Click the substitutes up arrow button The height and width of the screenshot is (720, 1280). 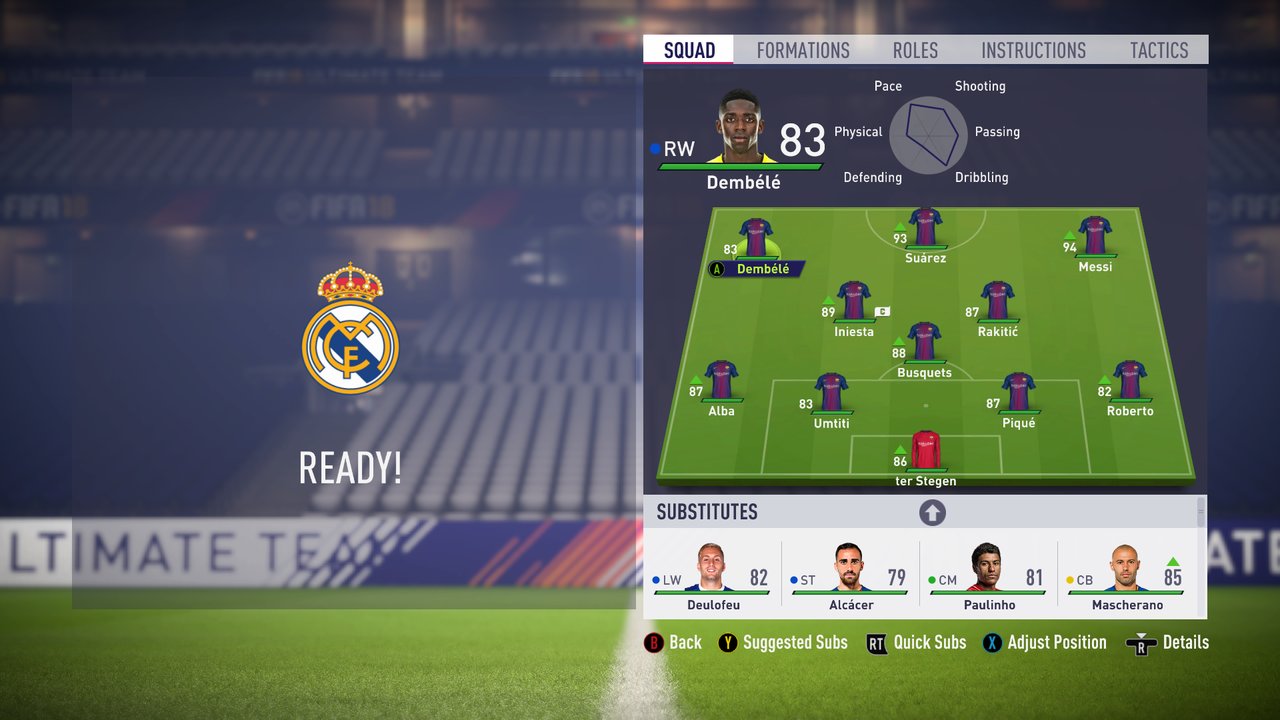pyautogui.click(x=932, y=513)
